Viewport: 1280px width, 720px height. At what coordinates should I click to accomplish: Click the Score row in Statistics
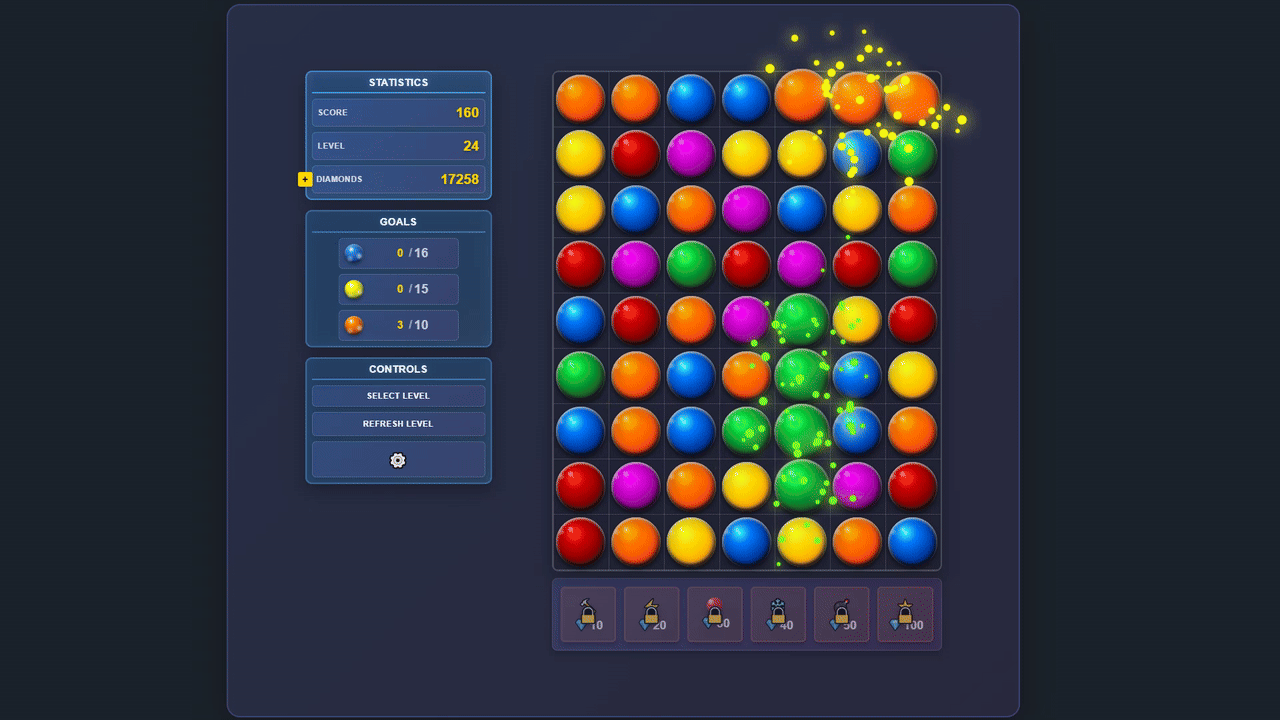[x=398, y=112]
